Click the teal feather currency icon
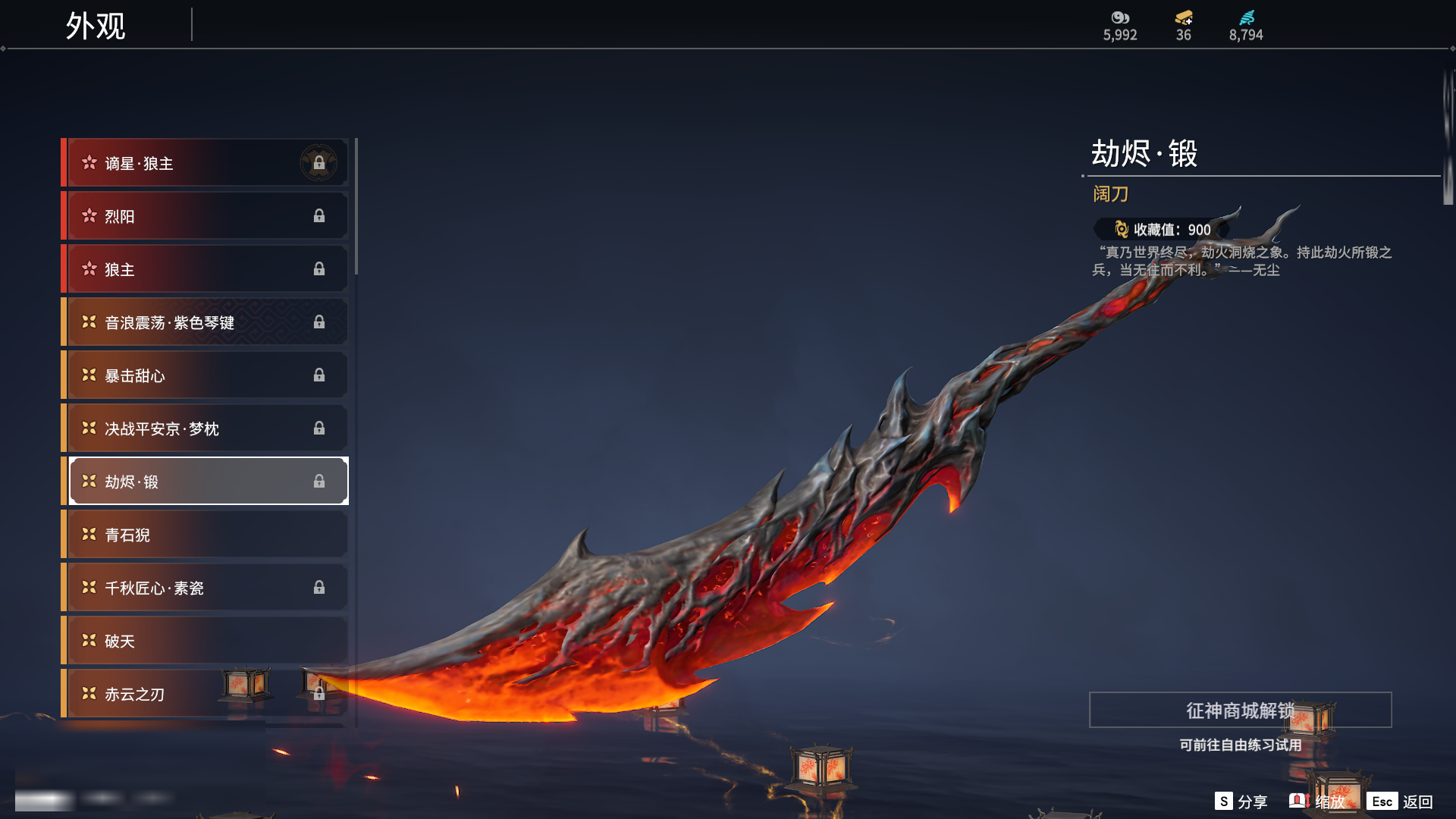The width and height of the screenshot is (1456, 819). coord(1247,17)
